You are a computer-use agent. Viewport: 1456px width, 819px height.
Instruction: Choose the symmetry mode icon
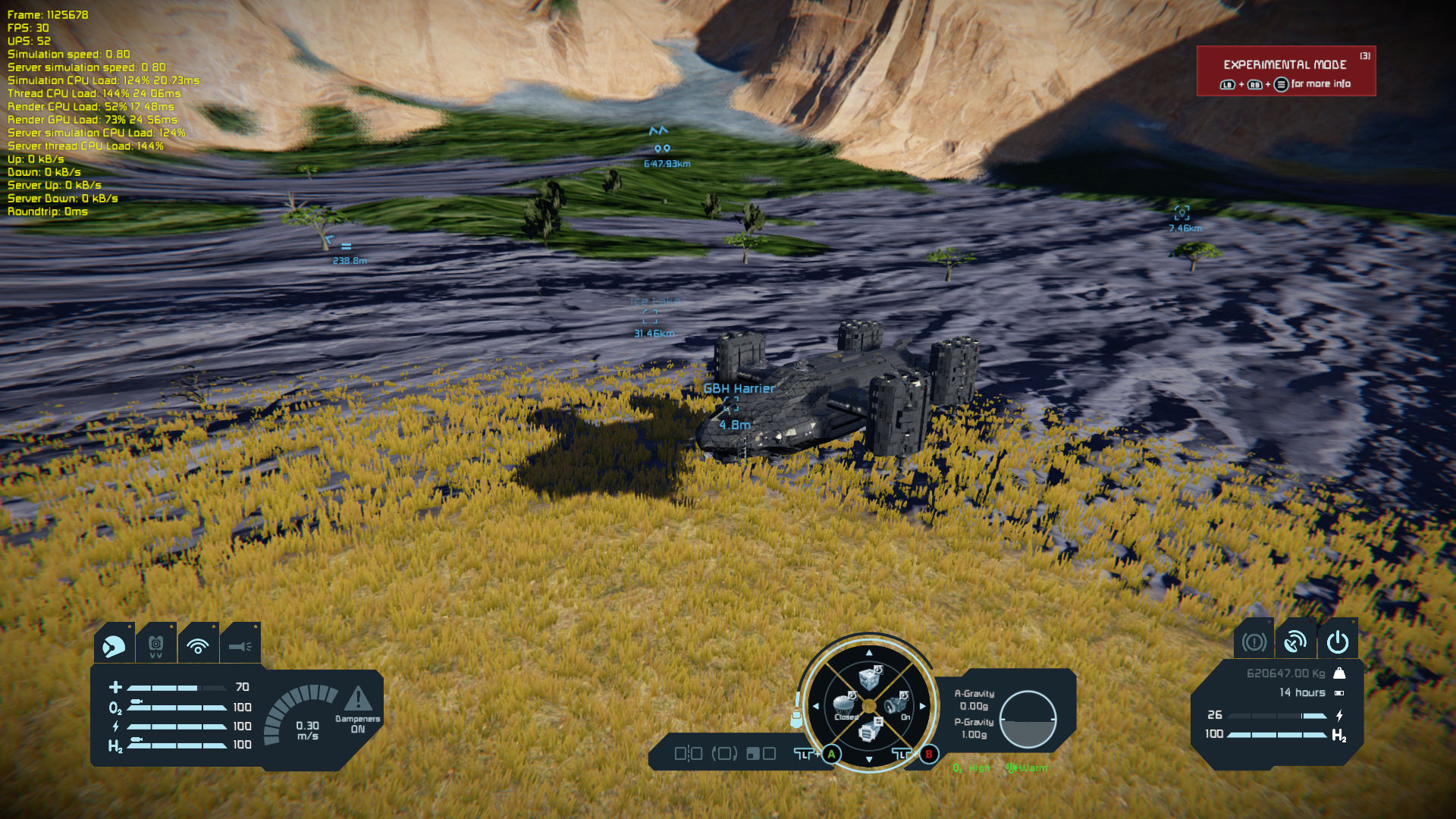[x=688, y=754]
